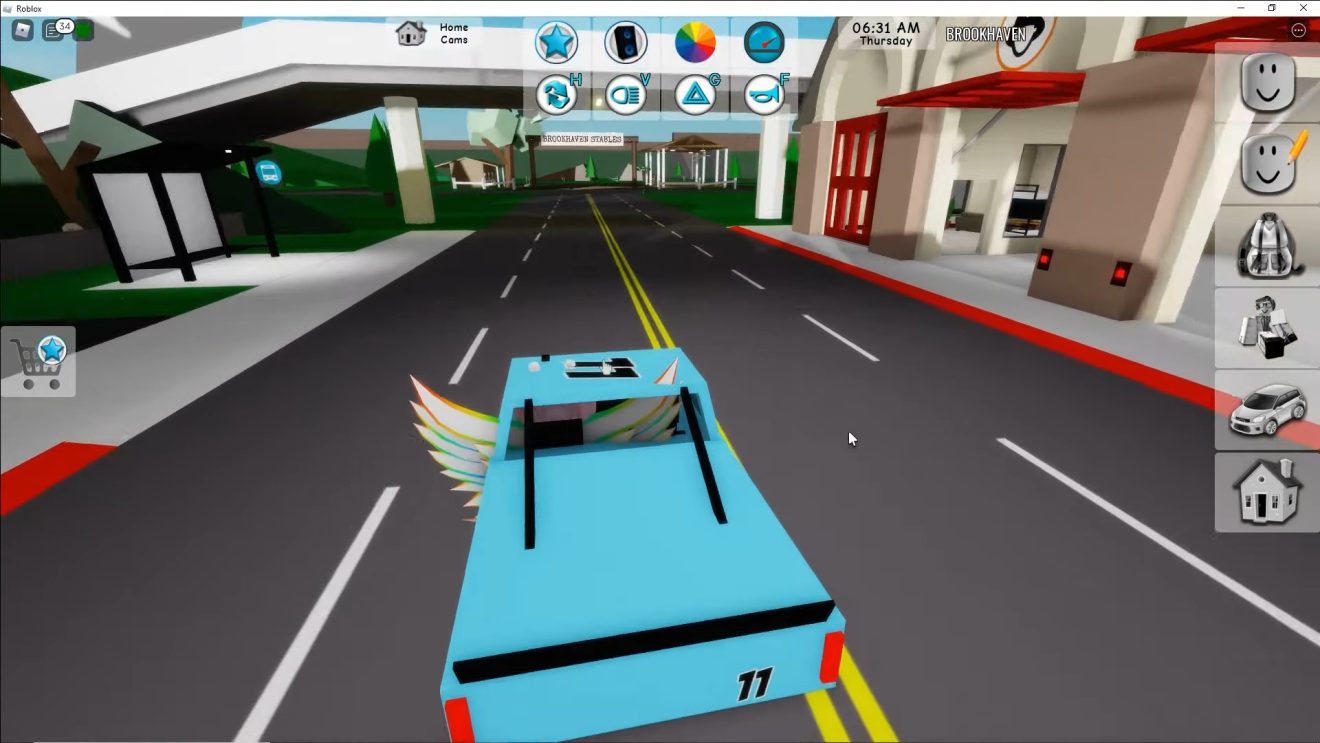Screen dimensions: 1320x743
Task: Turn on the hazard lights triangle
Action: 695,95
